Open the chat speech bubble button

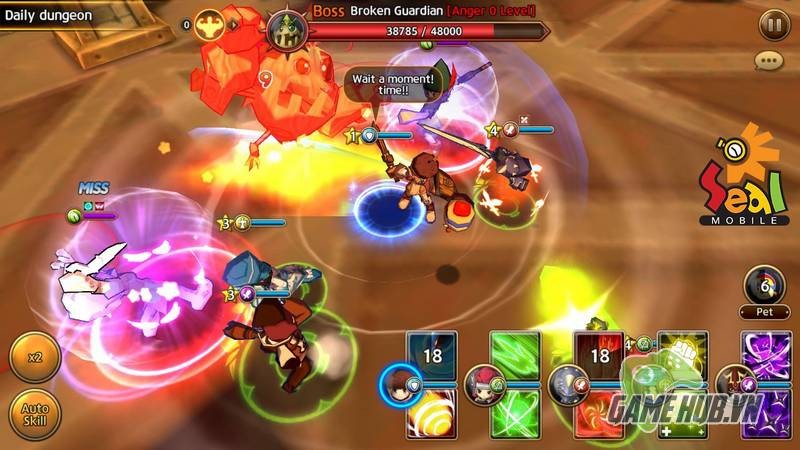pyautogui.click(x=769, y=62)
